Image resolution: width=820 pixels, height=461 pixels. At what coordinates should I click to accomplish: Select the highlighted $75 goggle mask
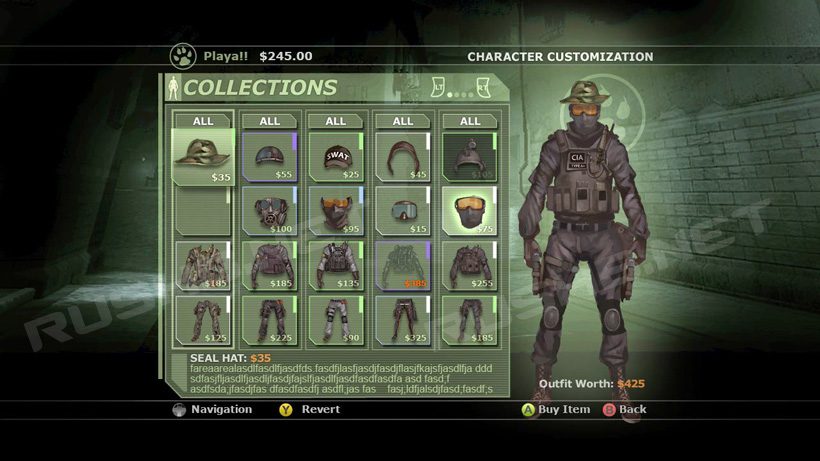pyautogui.click(x=469, y=211)
